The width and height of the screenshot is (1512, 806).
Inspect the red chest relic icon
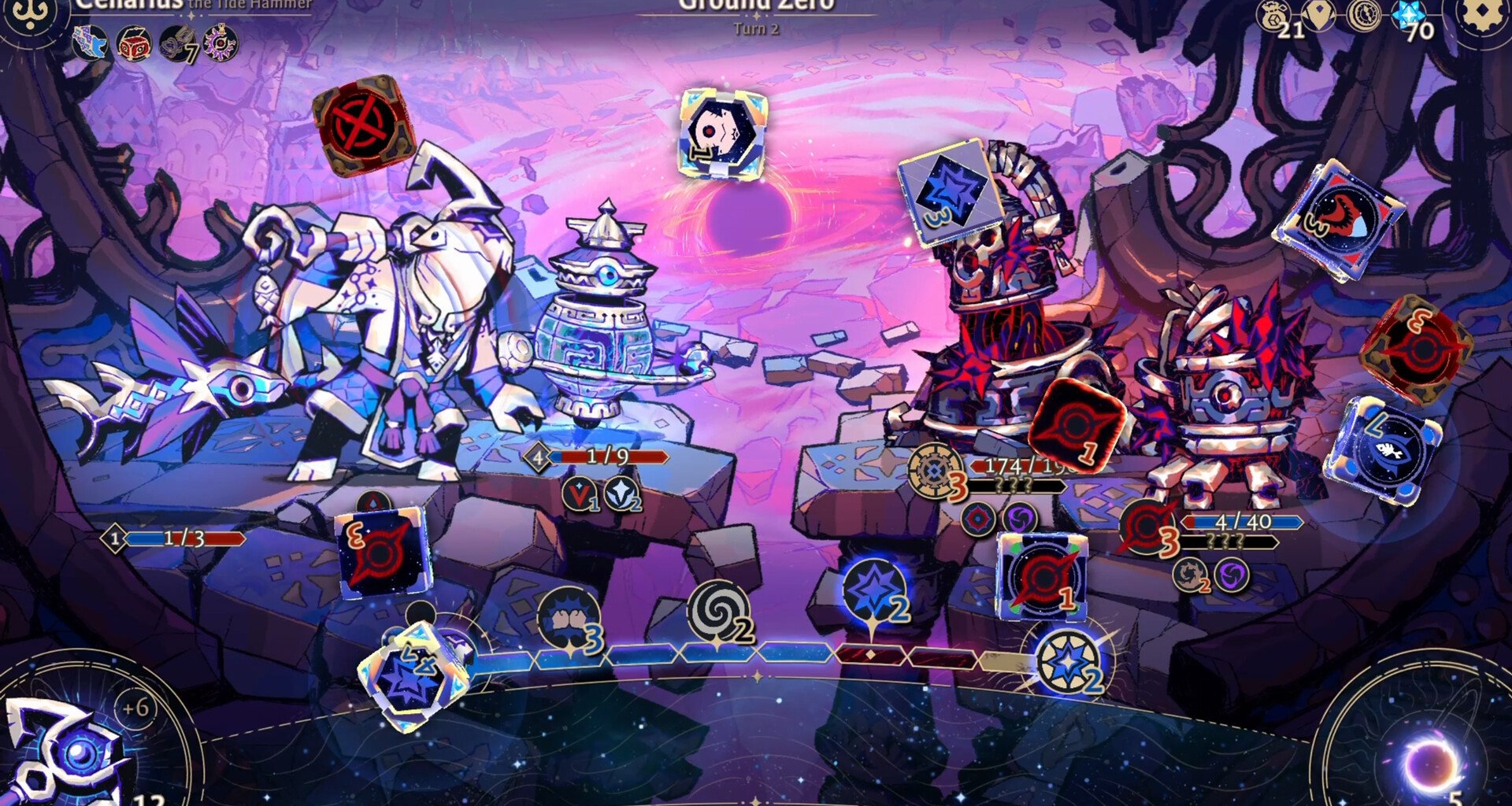click(134, 43)
